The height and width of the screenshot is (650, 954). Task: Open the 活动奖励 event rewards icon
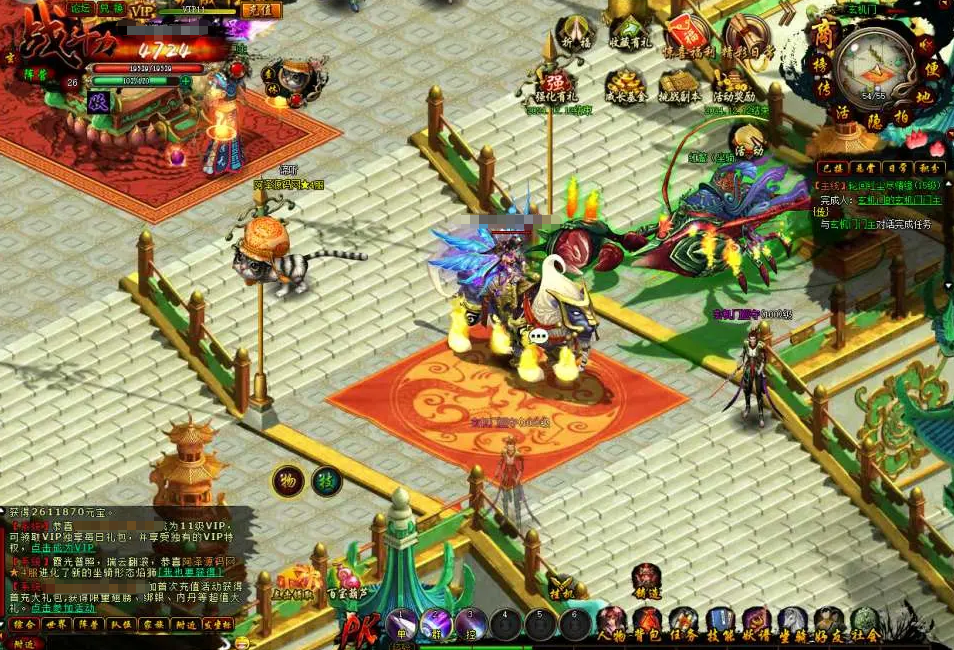point(733,85)
